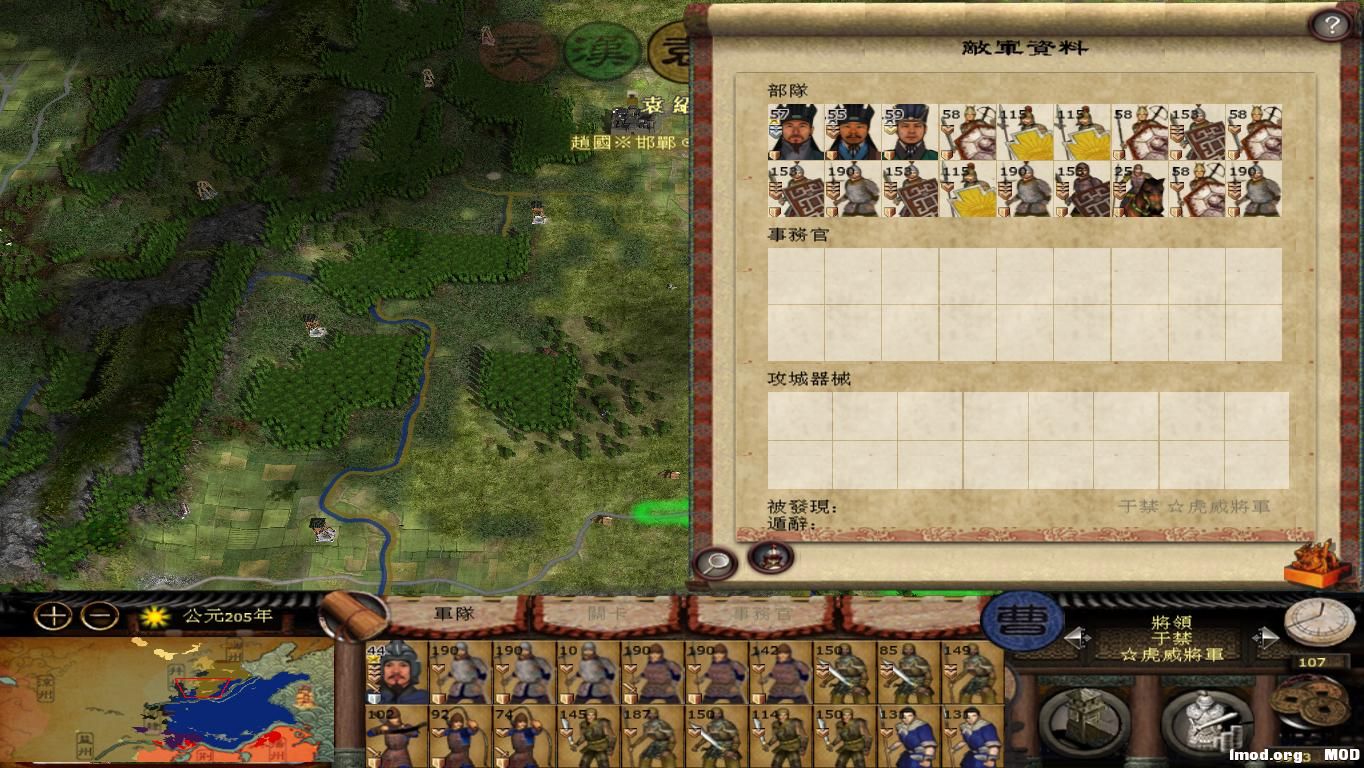This screenshot has height=768, width=1364.
Task: Click the magnifying glass icon on the enemy scroll
Action: tap(713, 563)
